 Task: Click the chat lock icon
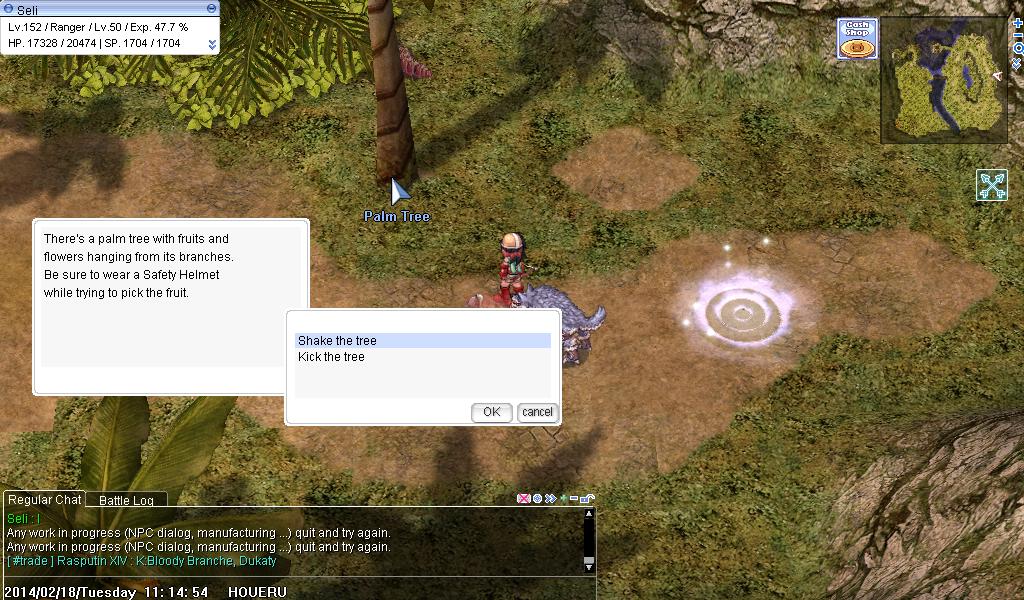point(589,499)
